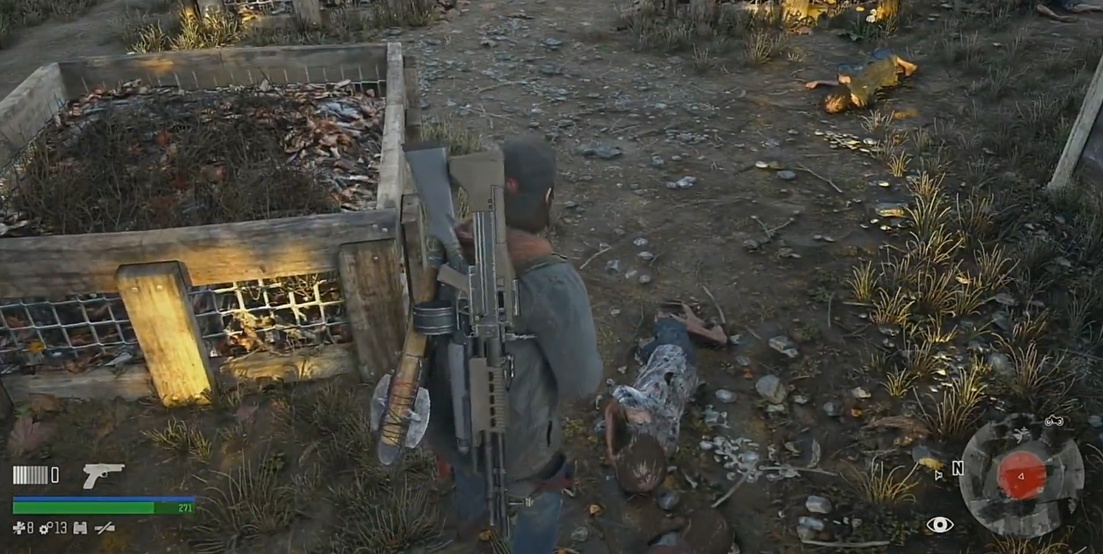Screen dimensions: 1103x554
Task: Click the north compass N marker
Action: (x=957, y=468)
